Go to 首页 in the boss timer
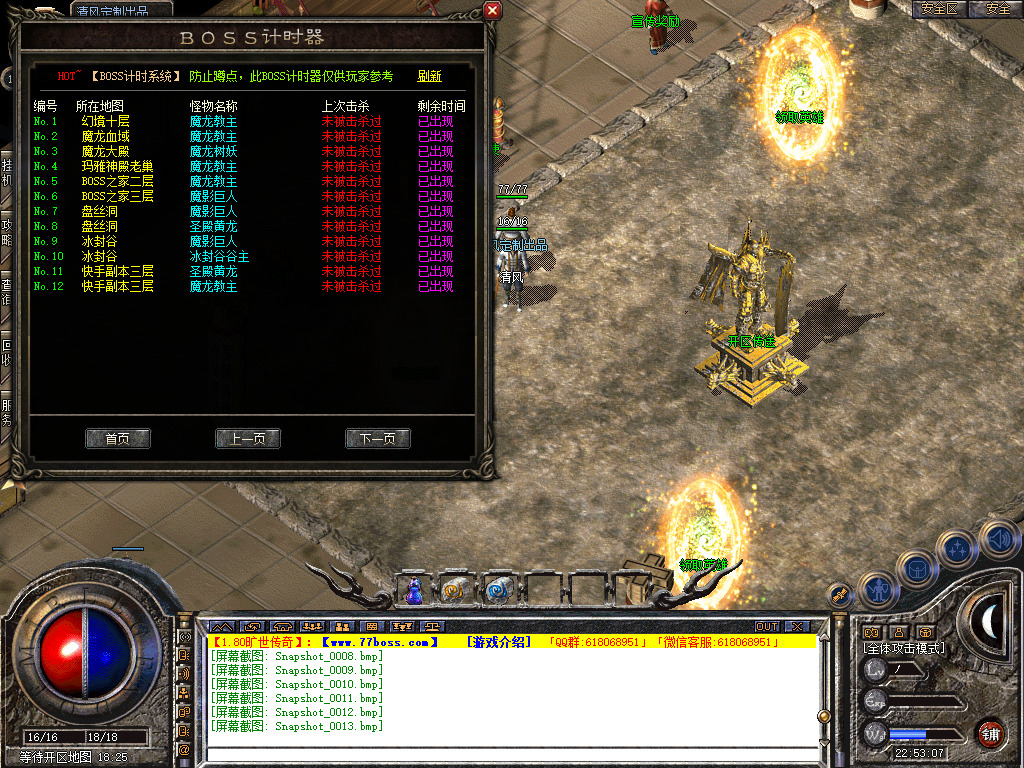The height and width of the screenshot is (768, 1024). coord(118,438)
